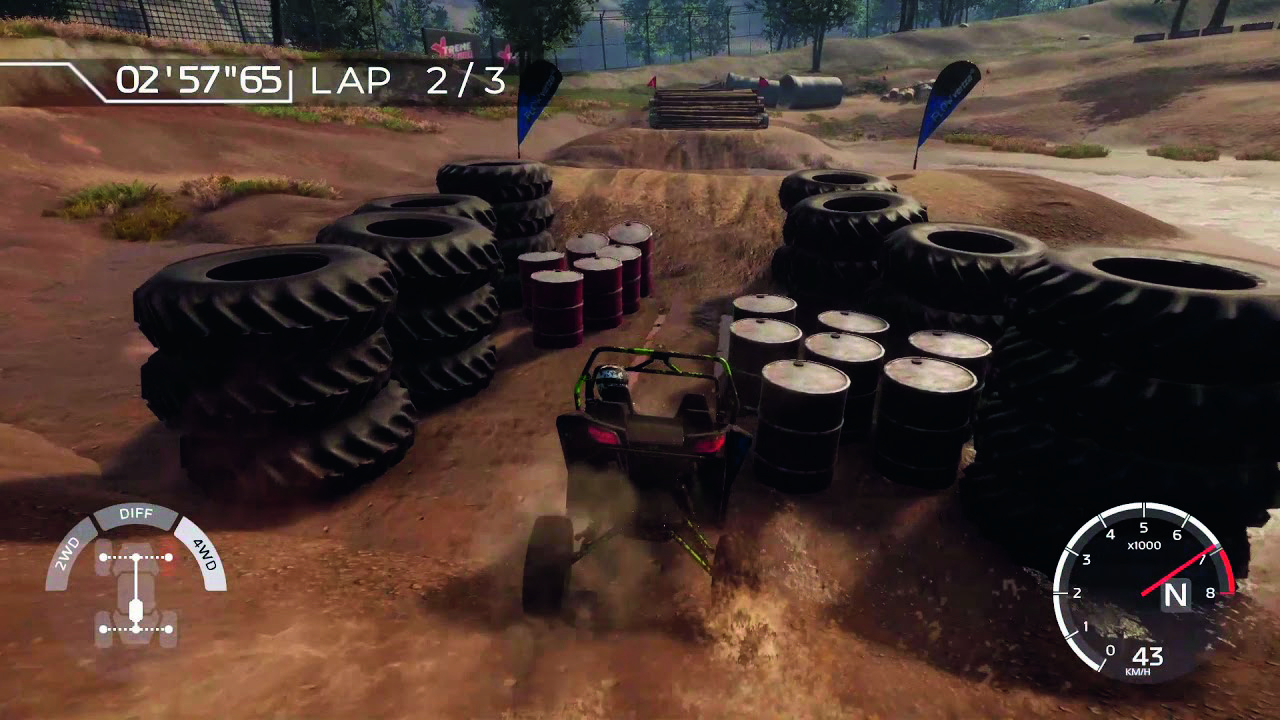Click the vehicle drivetrain diagram icon
This screenshot has height=720, width=1280.
pyautogui.click(x=135, y=592)
